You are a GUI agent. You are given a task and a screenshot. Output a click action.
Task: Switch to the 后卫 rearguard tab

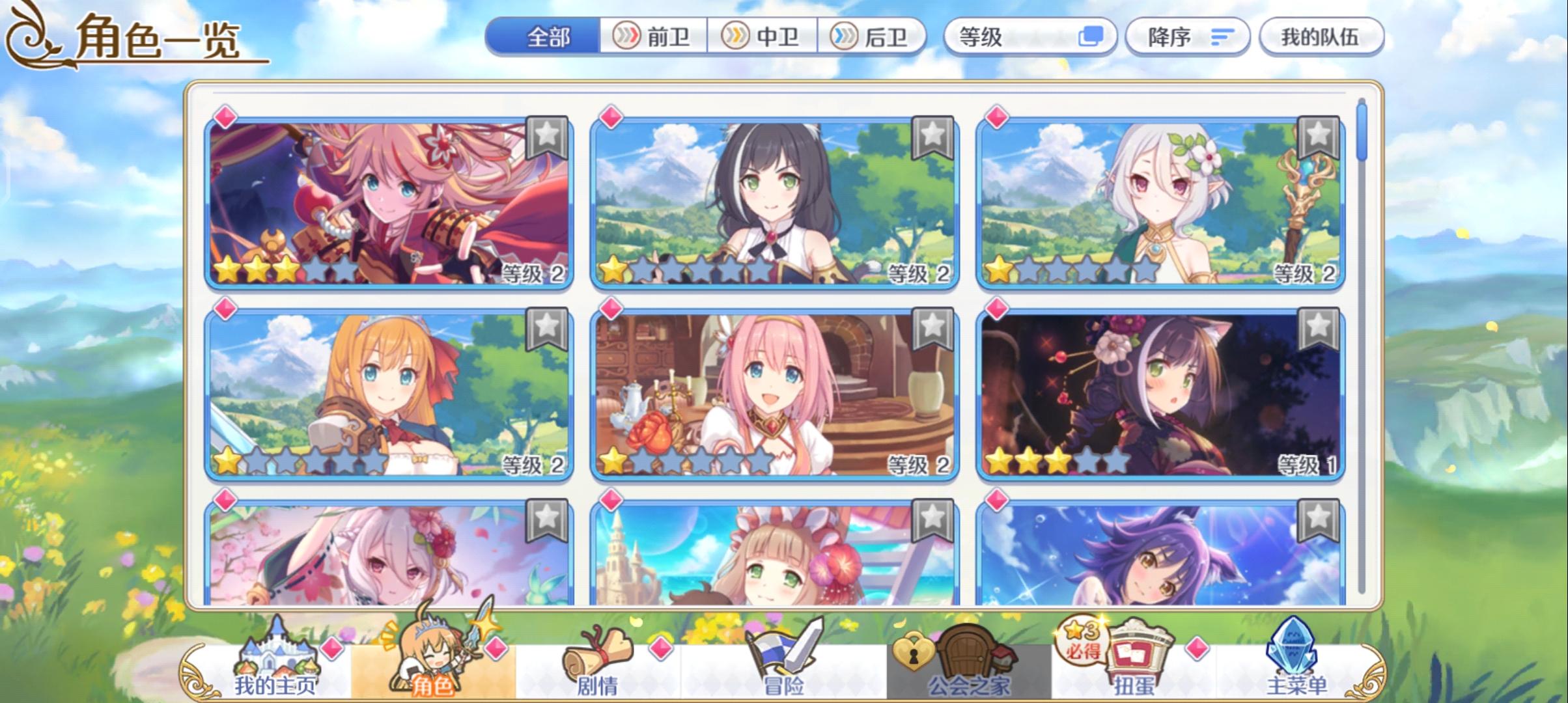coord(873,37)
